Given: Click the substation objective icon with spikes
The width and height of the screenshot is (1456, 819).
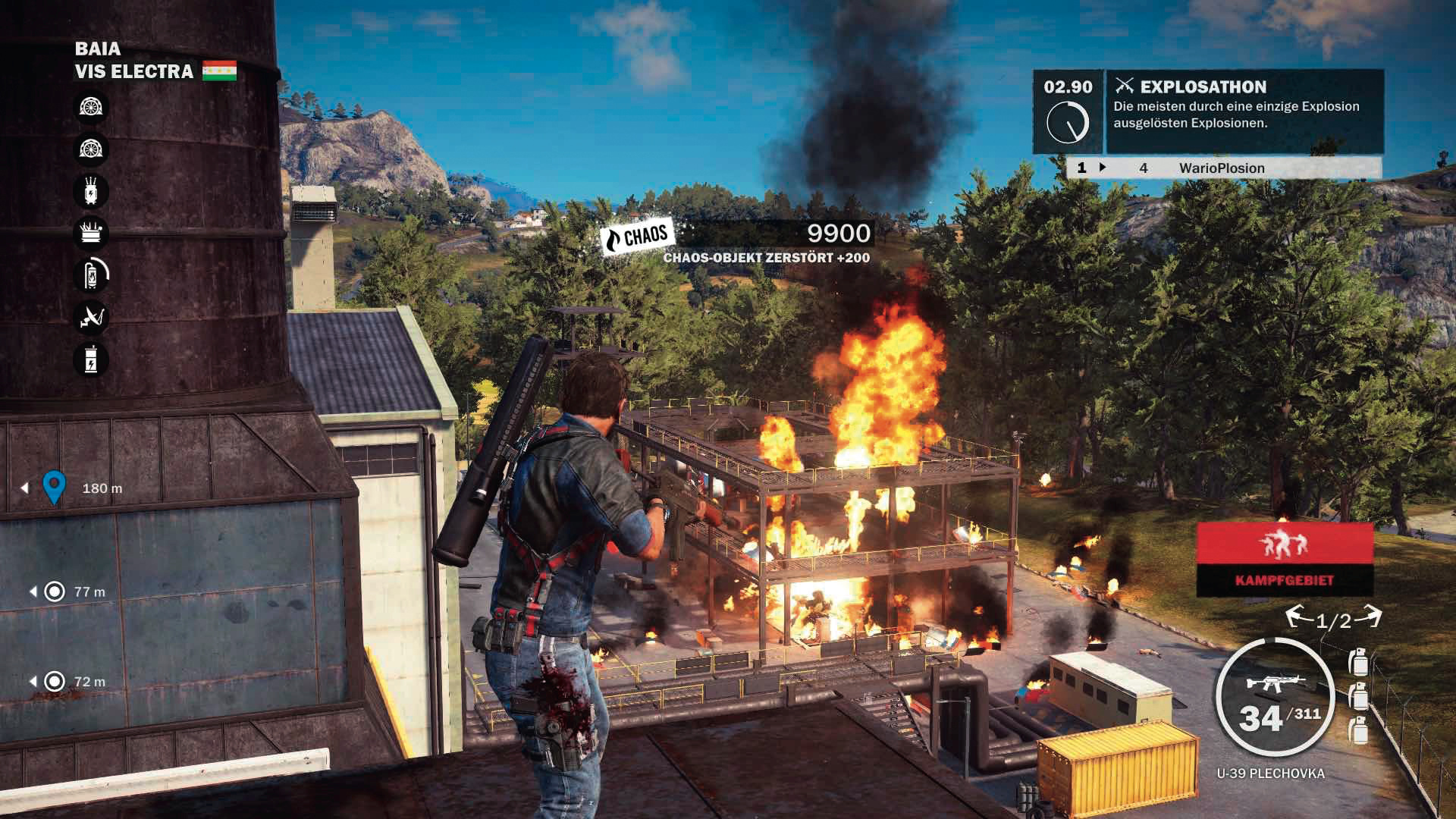Looking at the screenshot, I should click(91, 233).
